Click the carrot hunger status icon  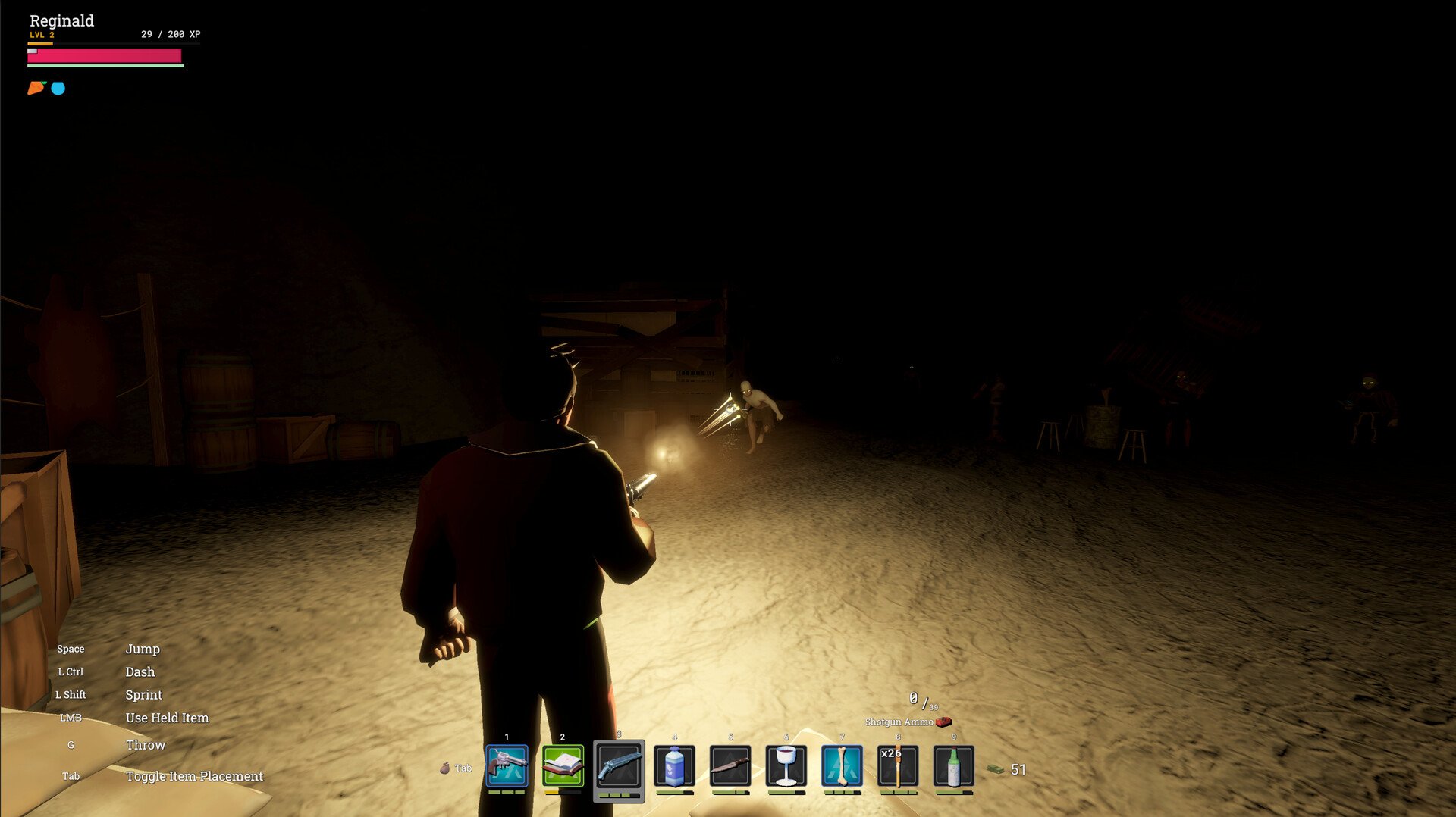coord(36,88)
